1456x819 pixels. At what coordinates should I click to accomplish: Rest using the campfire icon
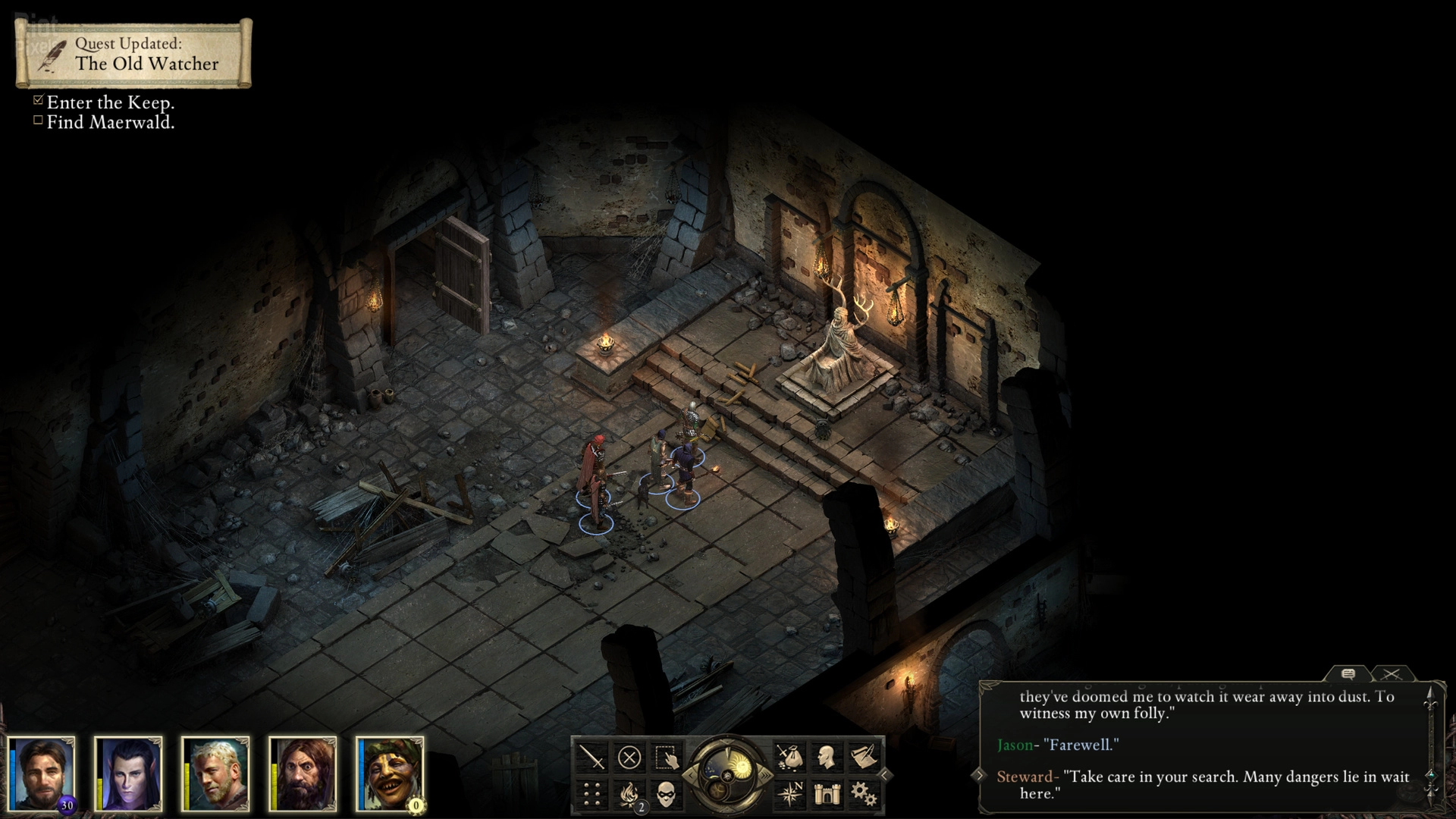[629, 794]
